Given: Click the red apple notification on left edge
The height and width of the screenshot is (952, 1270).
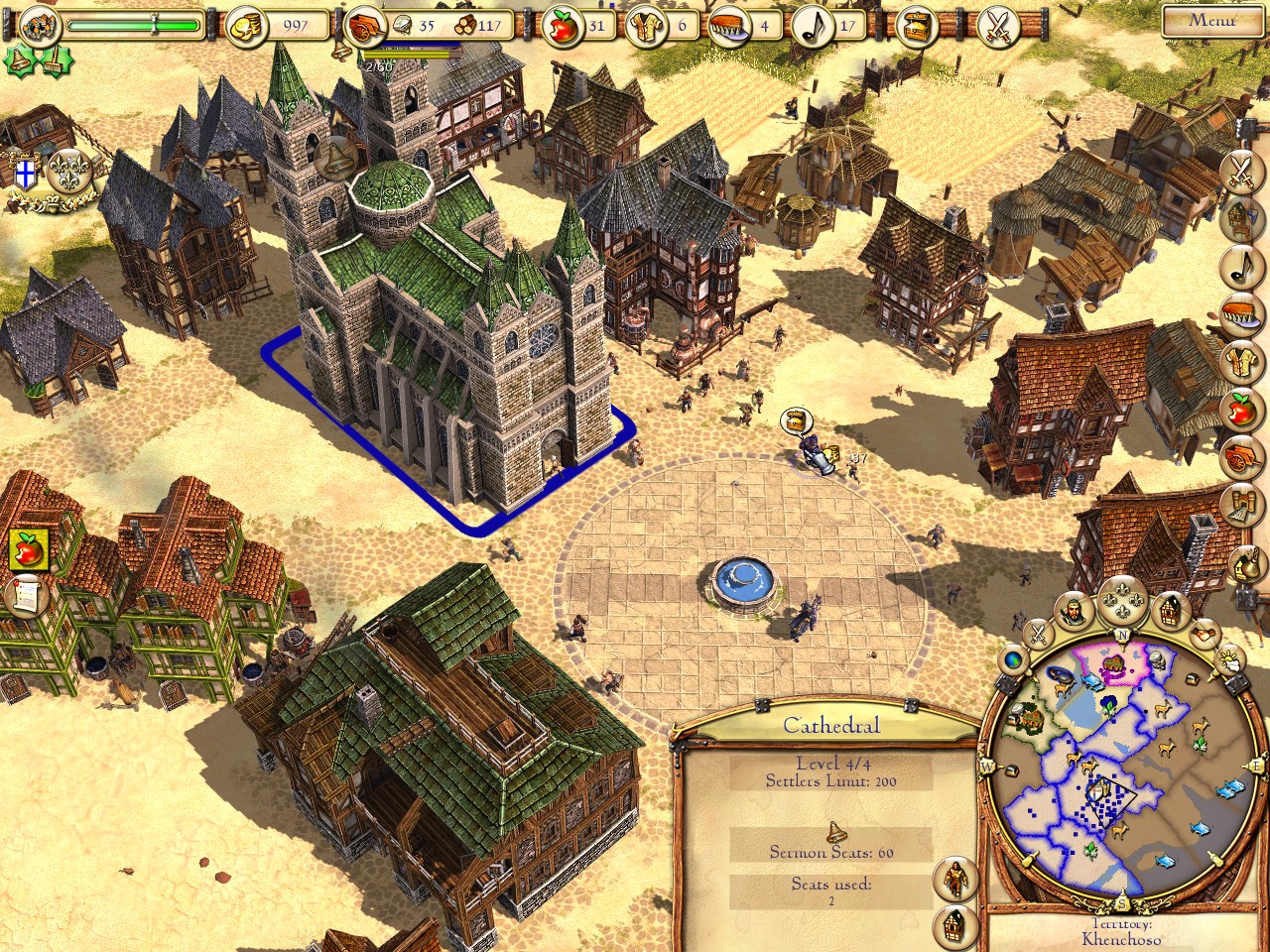Looking at the screenshot, I should tap(26, 548).
